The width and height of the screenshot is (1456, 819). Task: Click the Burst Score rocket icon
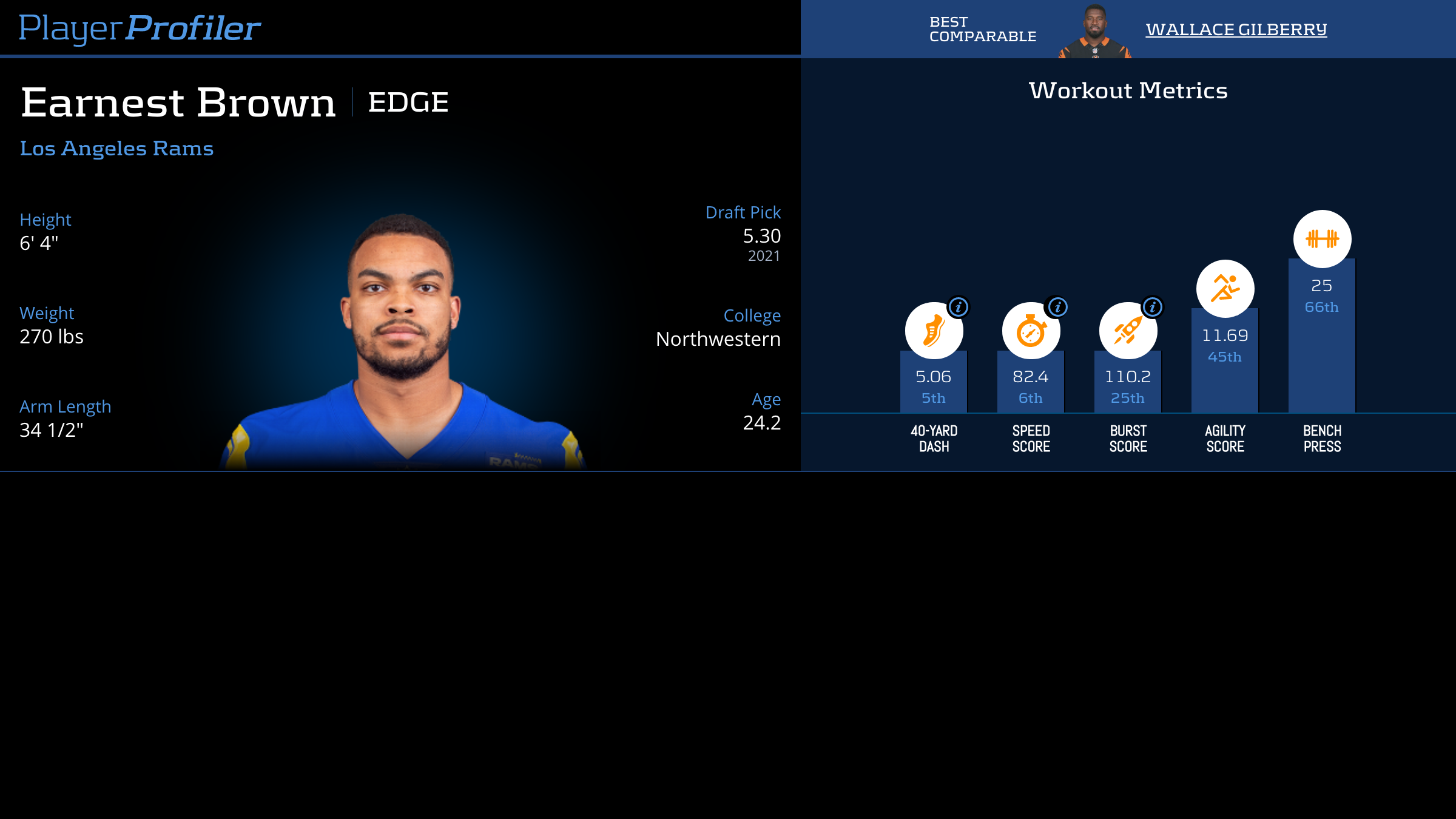click(x=1127, y=332)
